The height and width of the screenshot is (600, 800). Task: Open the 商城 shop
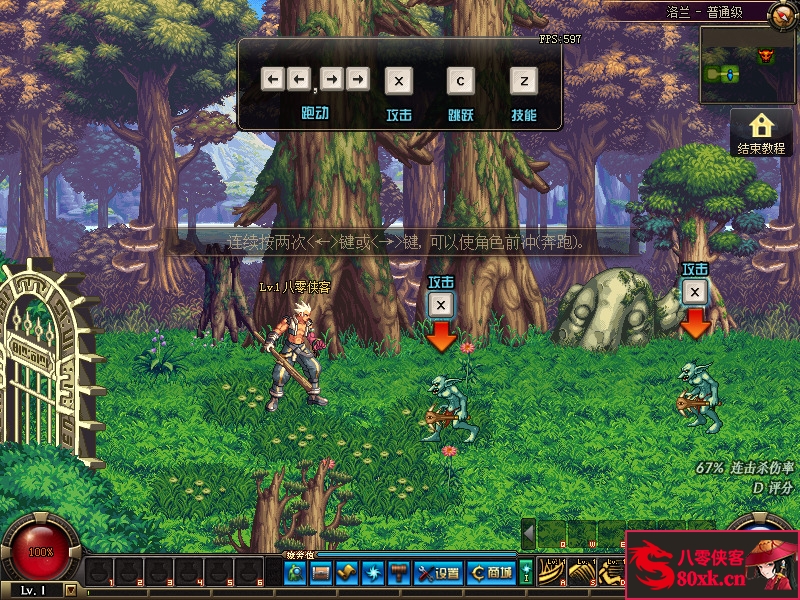(x=492, y=573)
